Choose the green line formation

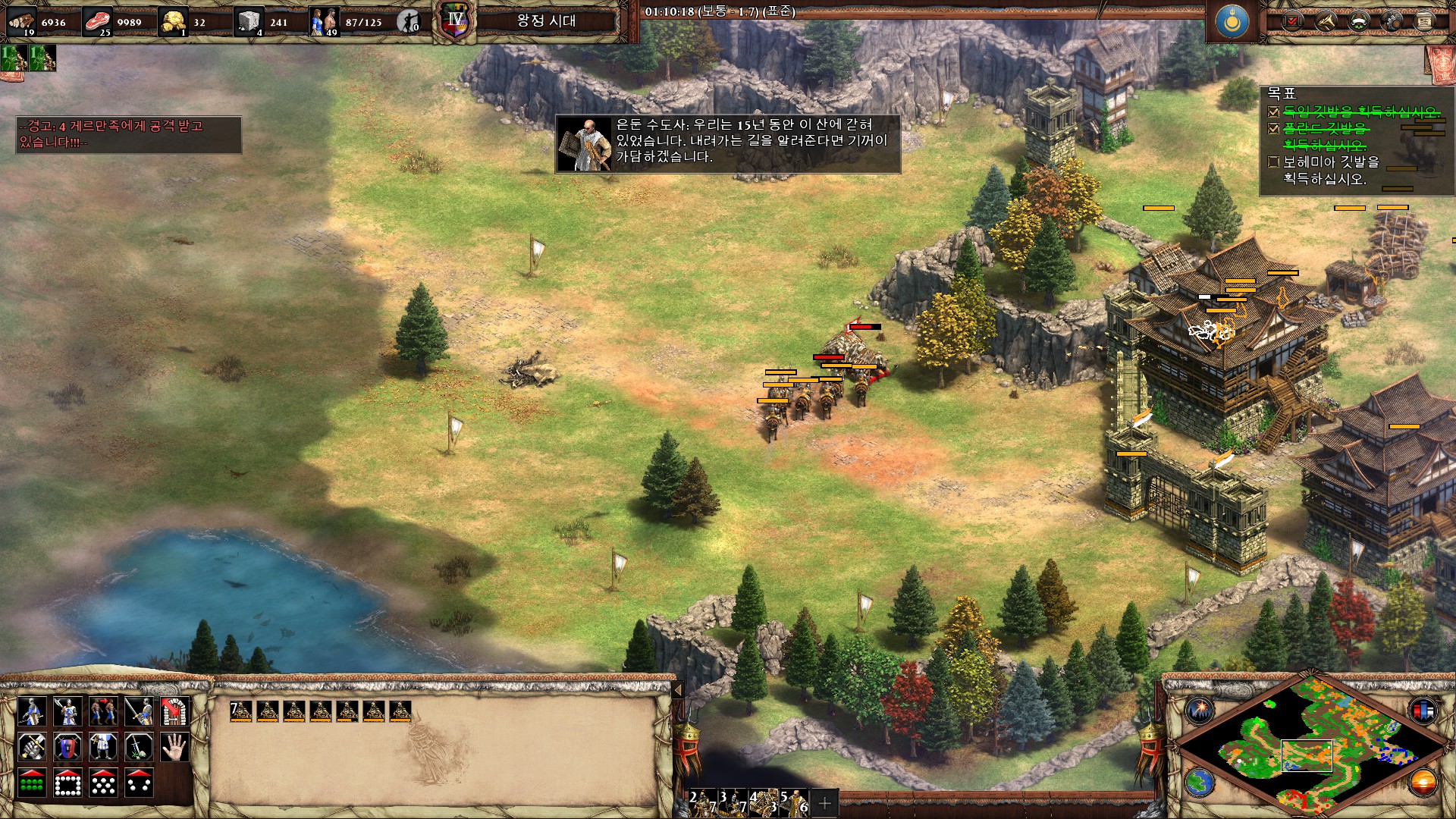32,783
